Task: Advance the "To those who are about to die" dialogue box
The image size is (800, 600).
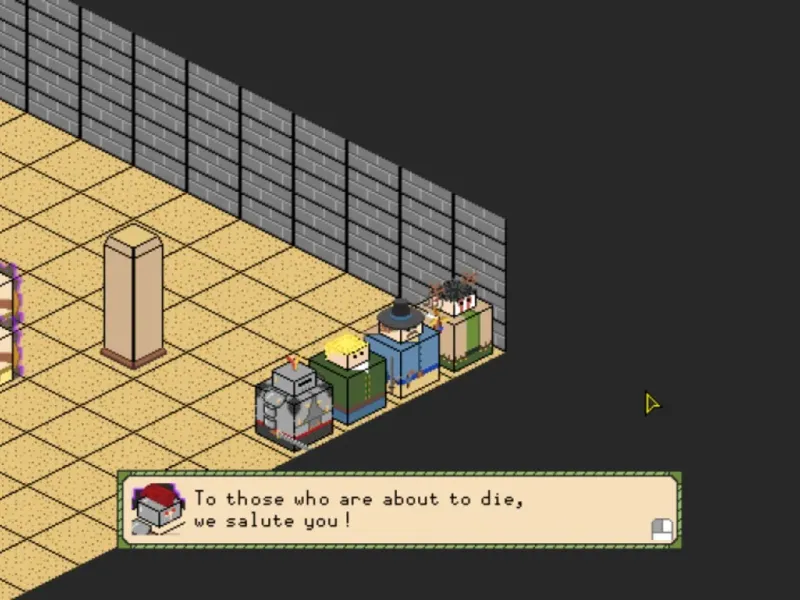Action: (x=400, y=510)
